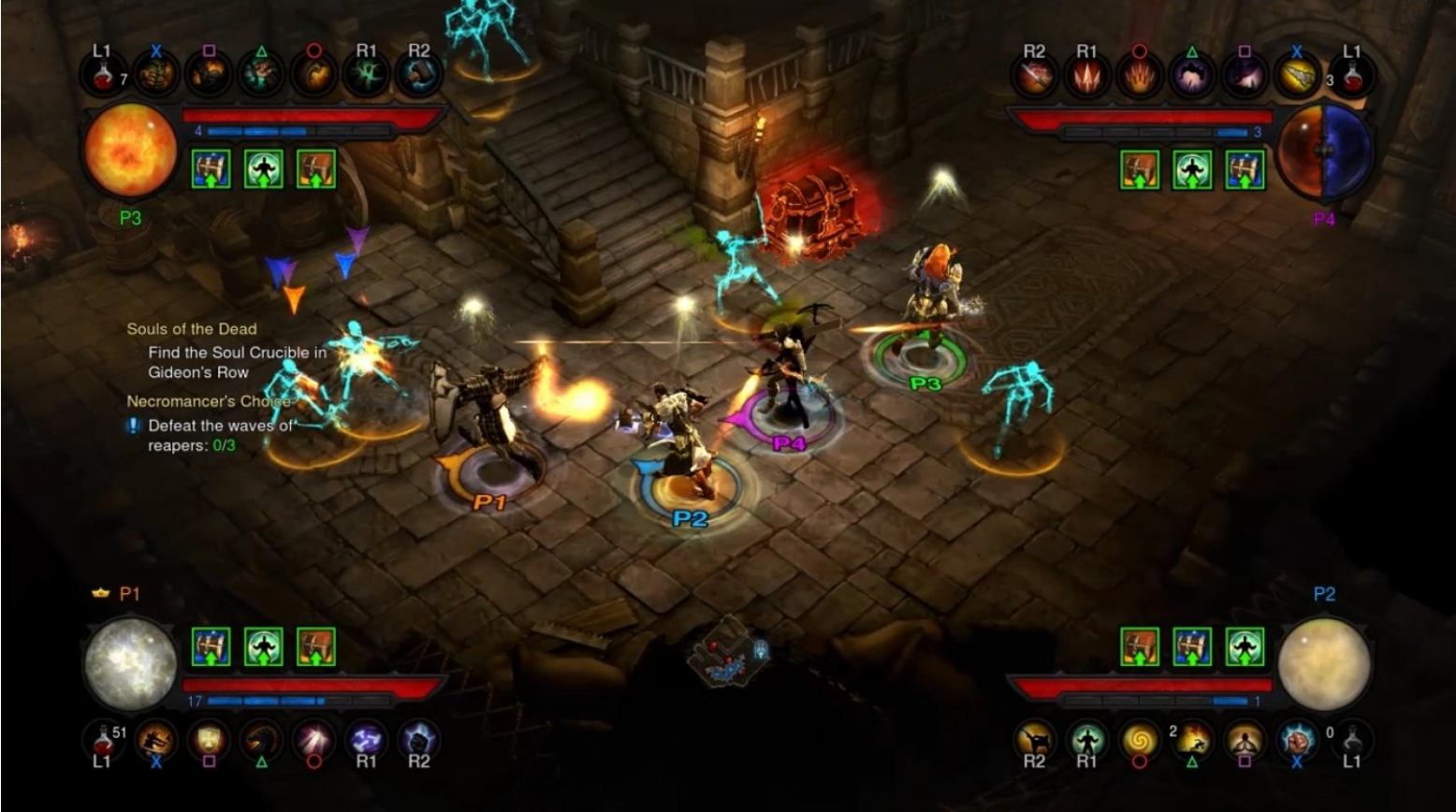The width and height of the screenshot is (1456, 812).
Task: Select the Souls of the Dead quest title
Action: point(191,329)
